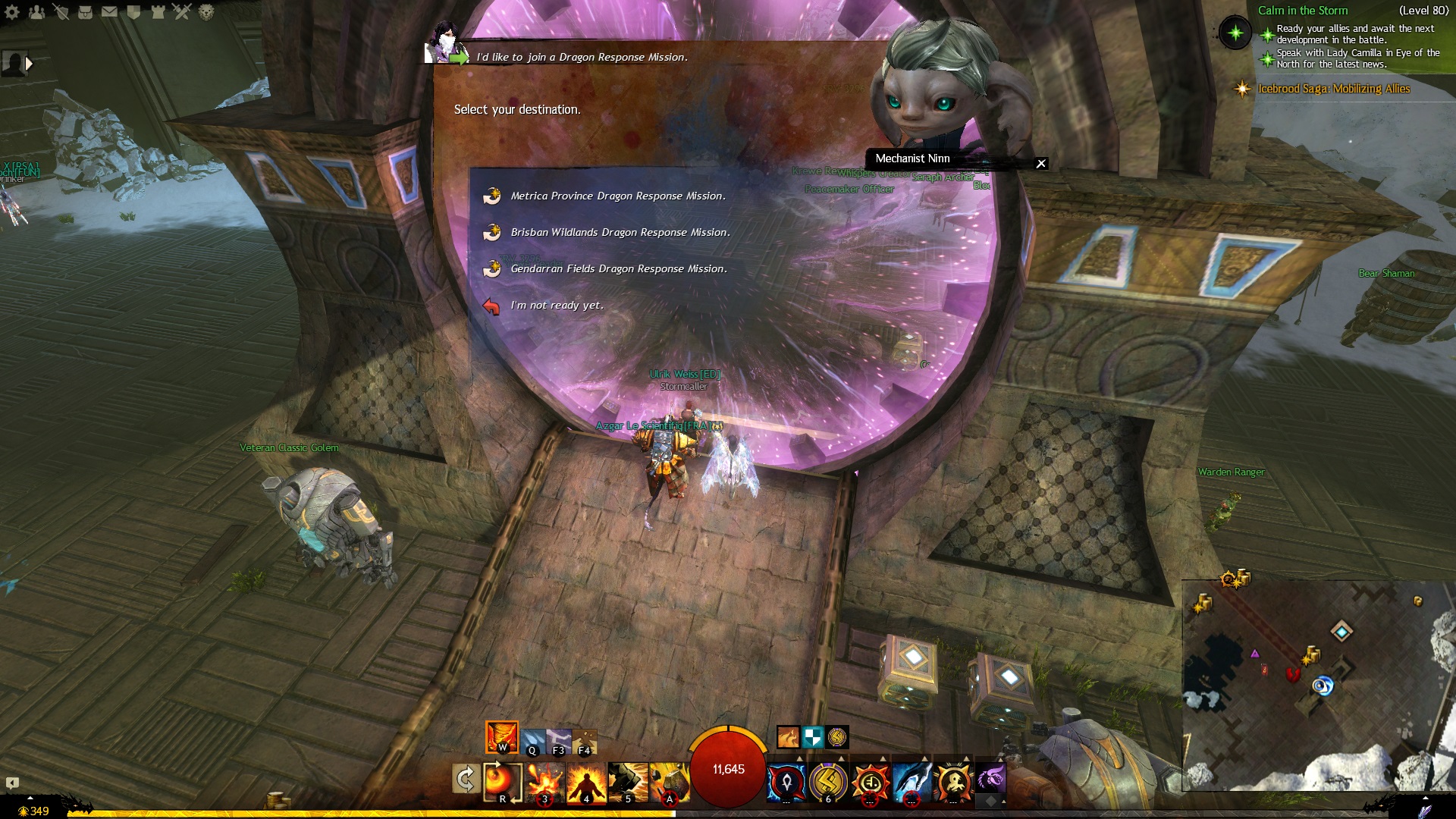Open the guild shield icon
This screenshot has width=1456, height=819.
coord(133,12)
